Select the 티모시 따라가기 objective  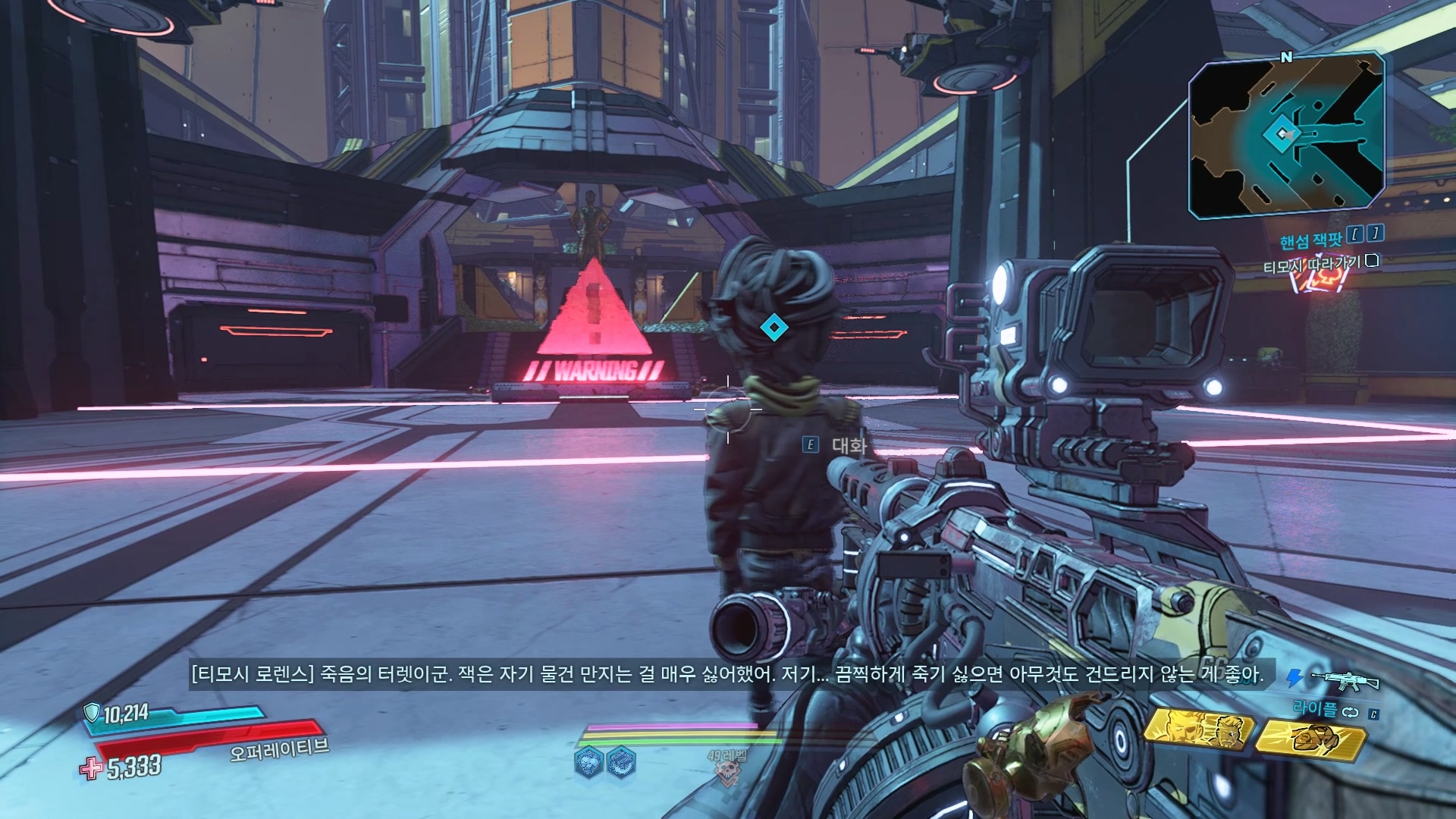coord(1311,265)
